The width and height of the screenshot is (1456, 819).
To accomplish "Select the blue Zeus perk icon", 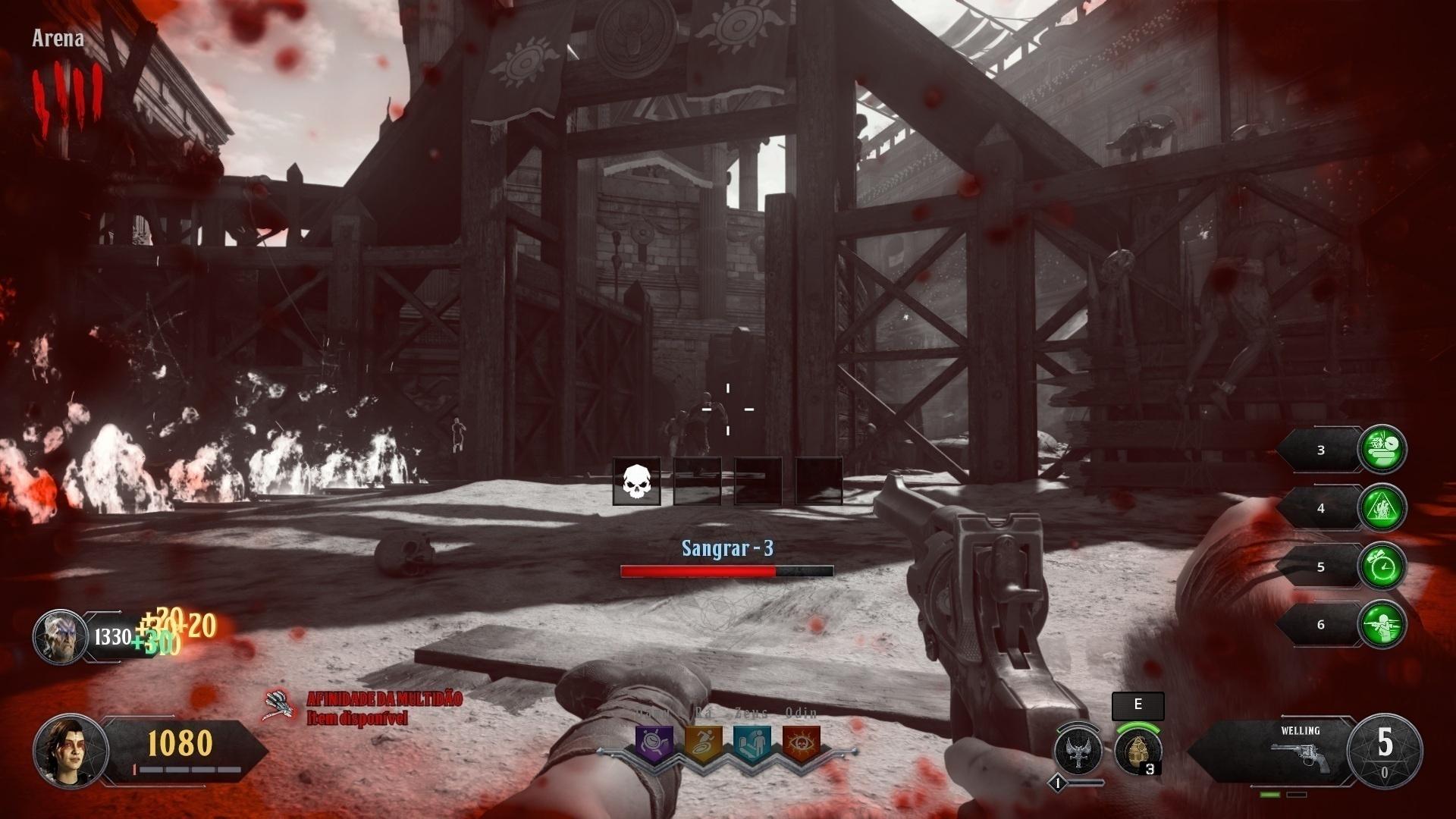I will pos(752,745).
